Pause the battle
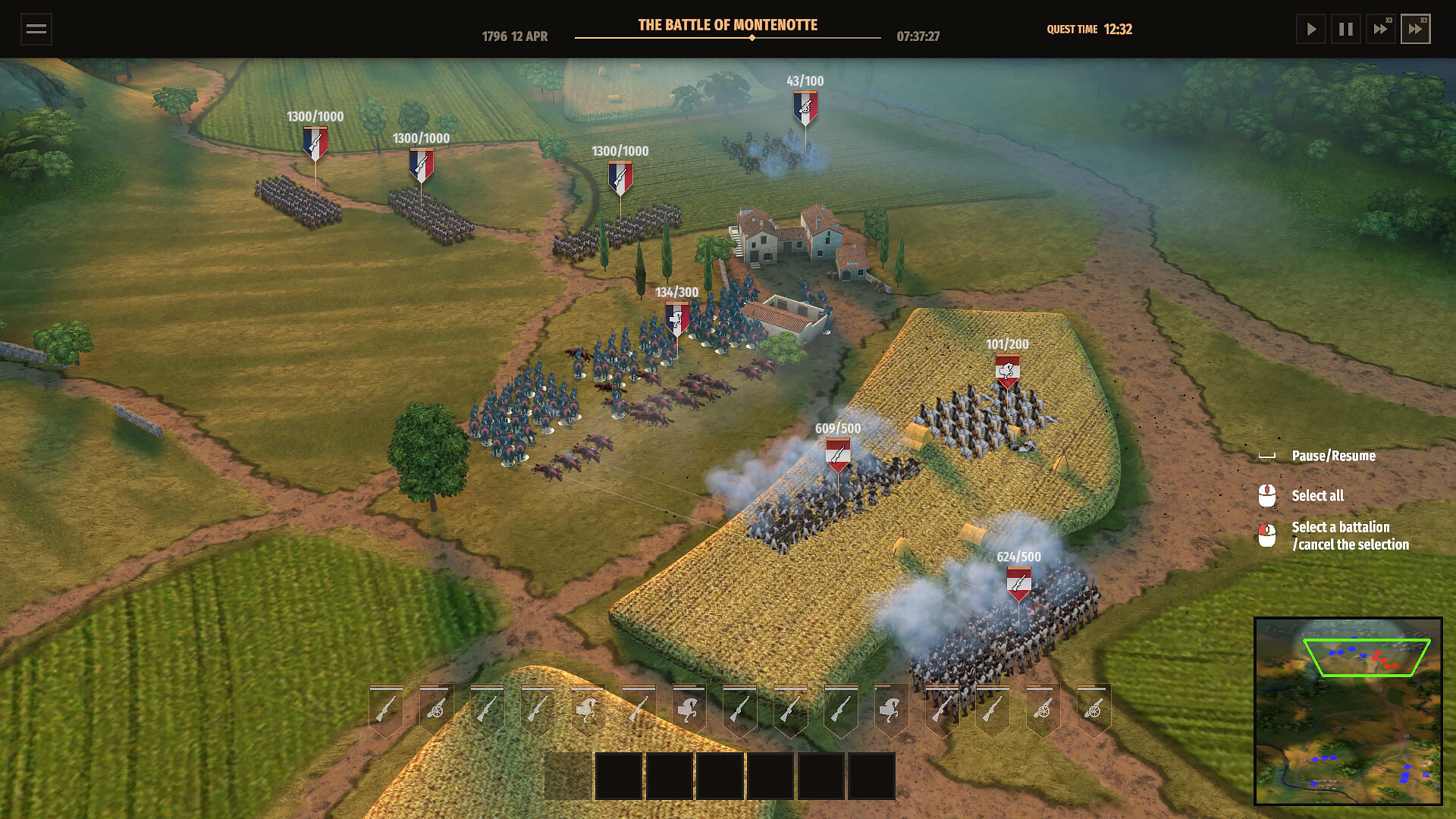Image resolution: width=1456 pixels, height=819 pixels. (x=1346, y=30)
